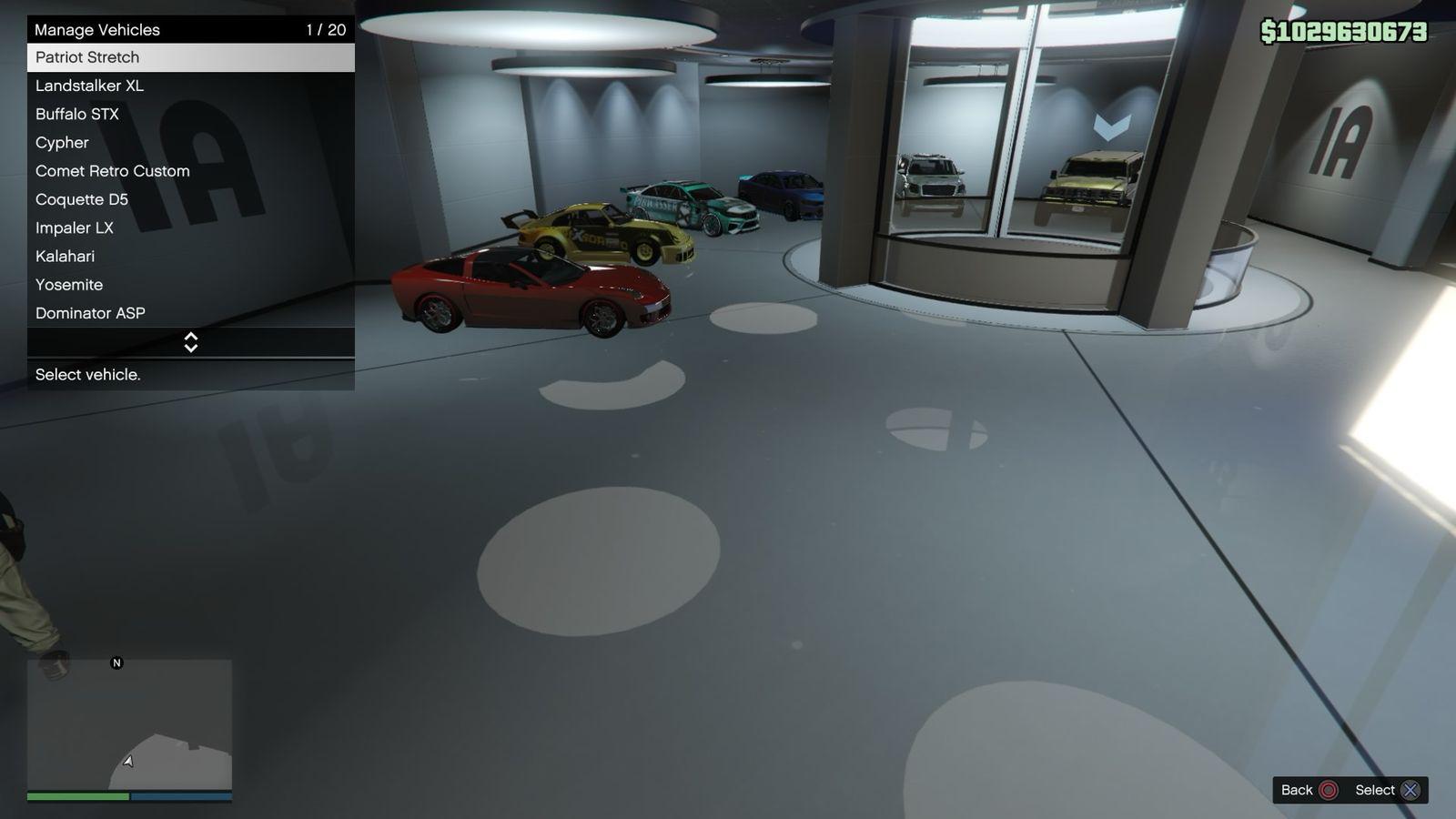Image resolution: width=1456 pixels, height=819 pixels.
Task: Select Cypher in Manage Vehicles
Action: (190, 143)
